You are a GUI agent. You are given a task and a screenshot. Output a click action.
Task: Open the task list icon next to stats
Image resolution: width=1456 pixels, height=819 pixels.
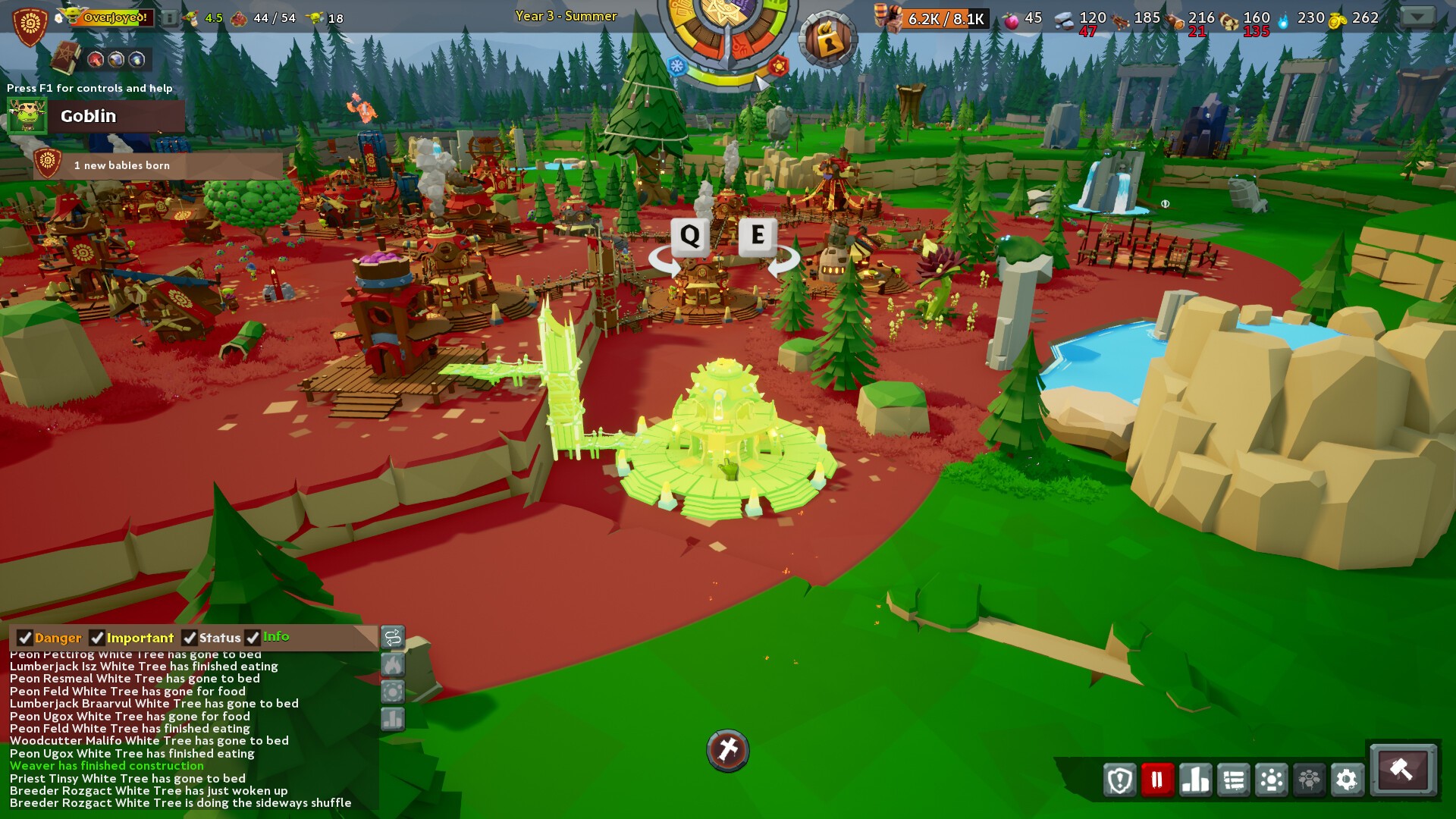pos(1234,779)
